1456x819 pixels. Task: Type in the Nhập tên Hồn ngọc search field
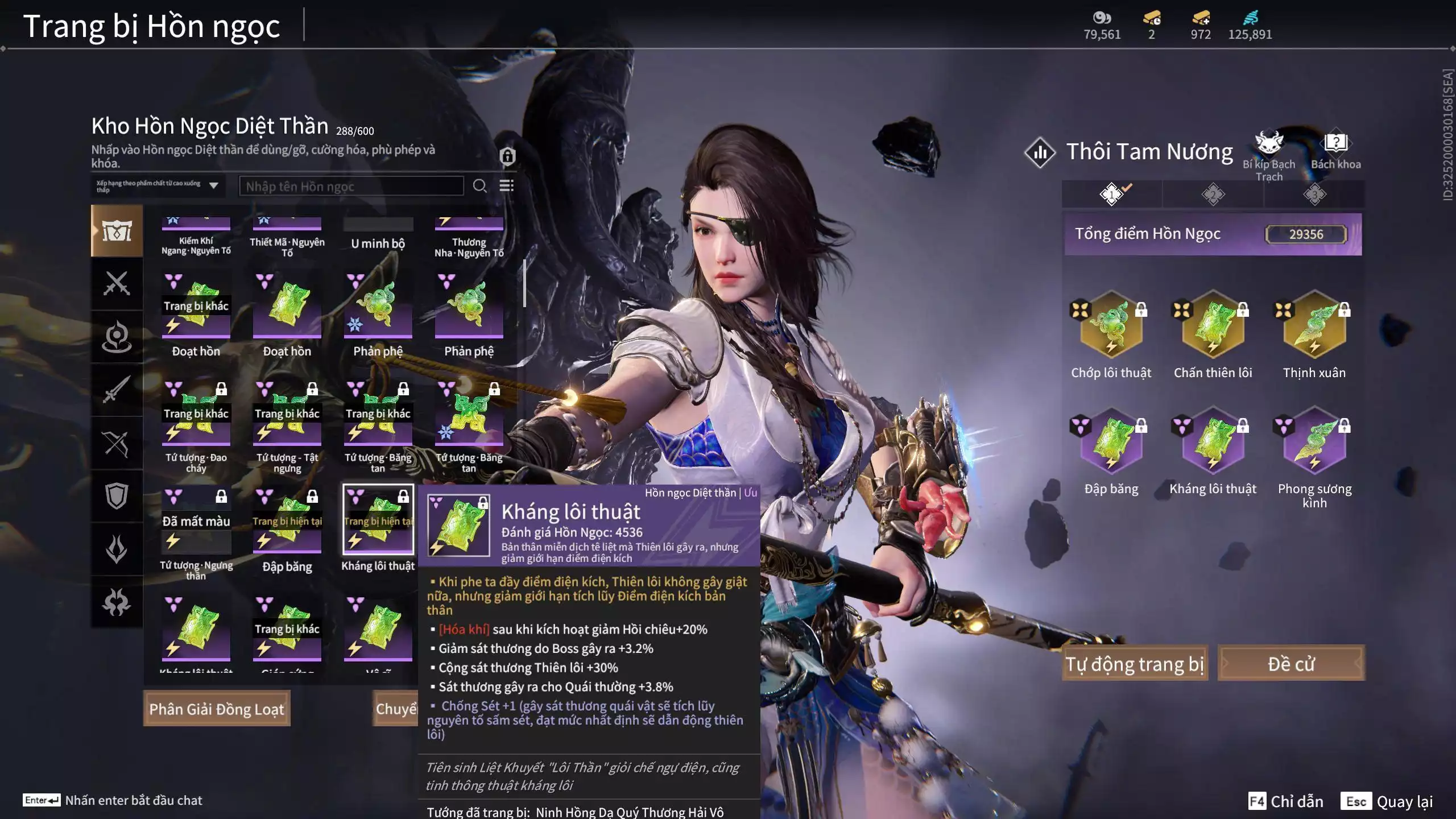pyautogui.click(x=351, y=186)
